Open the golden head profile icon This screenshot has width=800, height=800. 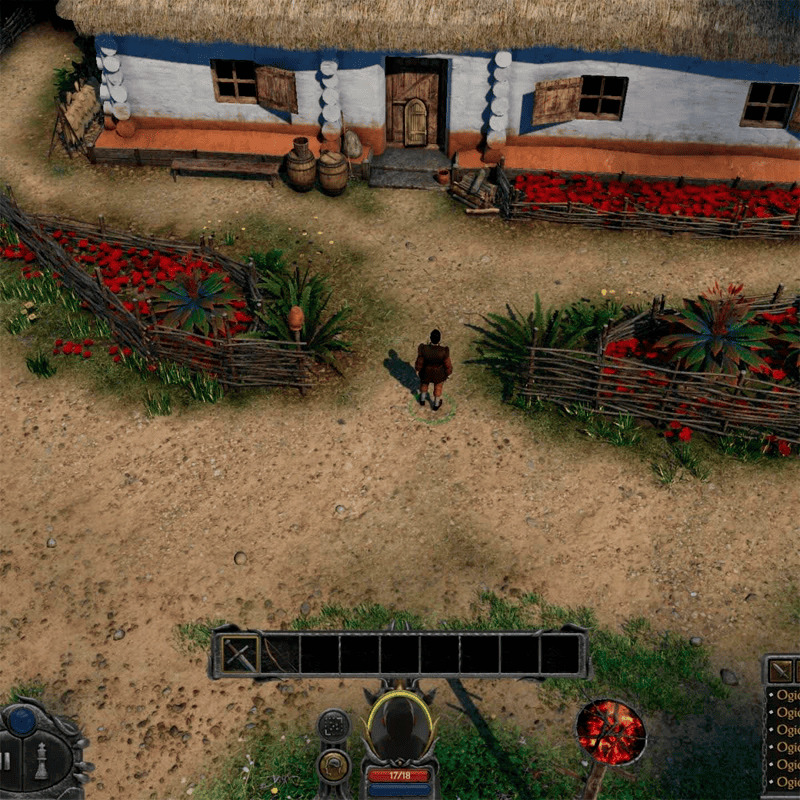[333, 766]
